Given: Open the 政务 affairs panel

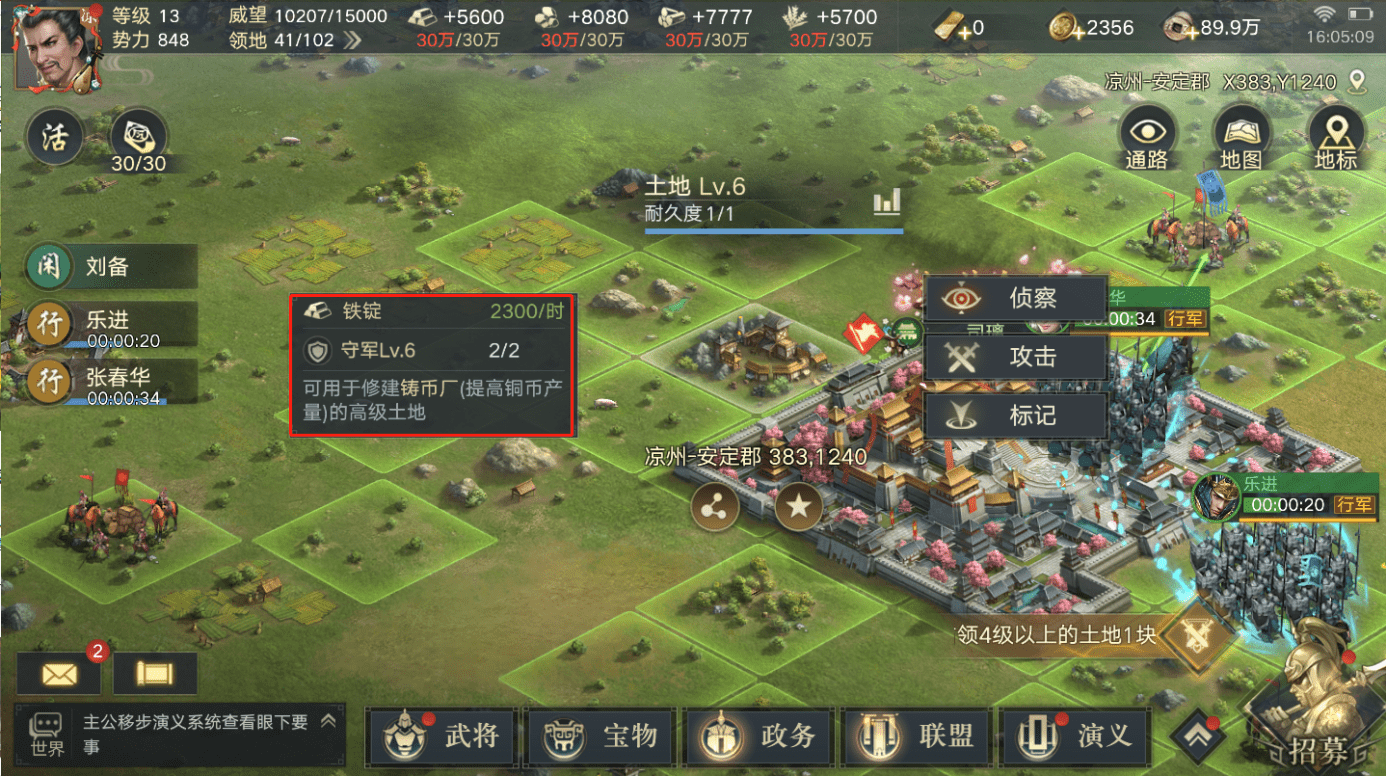Looking at the screenshot, I should [x=758, y=736].
